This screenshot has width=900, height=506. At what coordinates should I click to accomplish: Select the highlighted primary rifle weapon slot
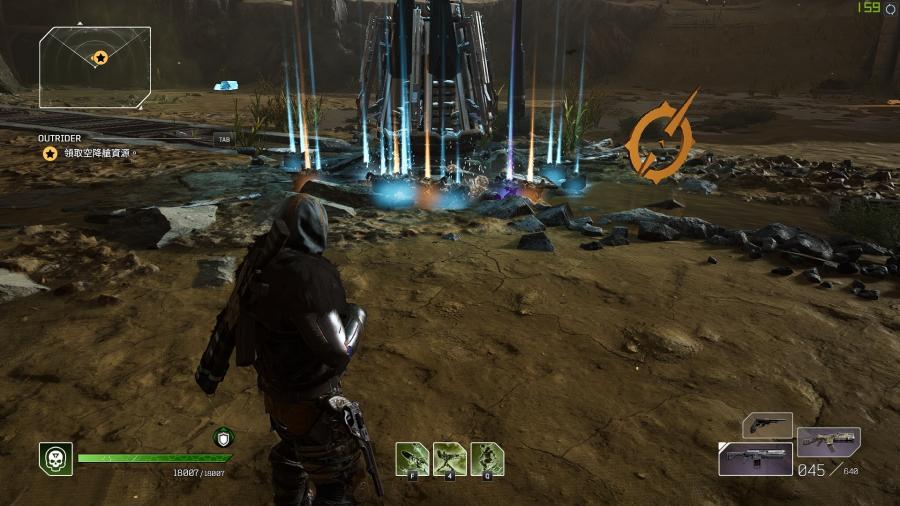click(x=755, y=459)
